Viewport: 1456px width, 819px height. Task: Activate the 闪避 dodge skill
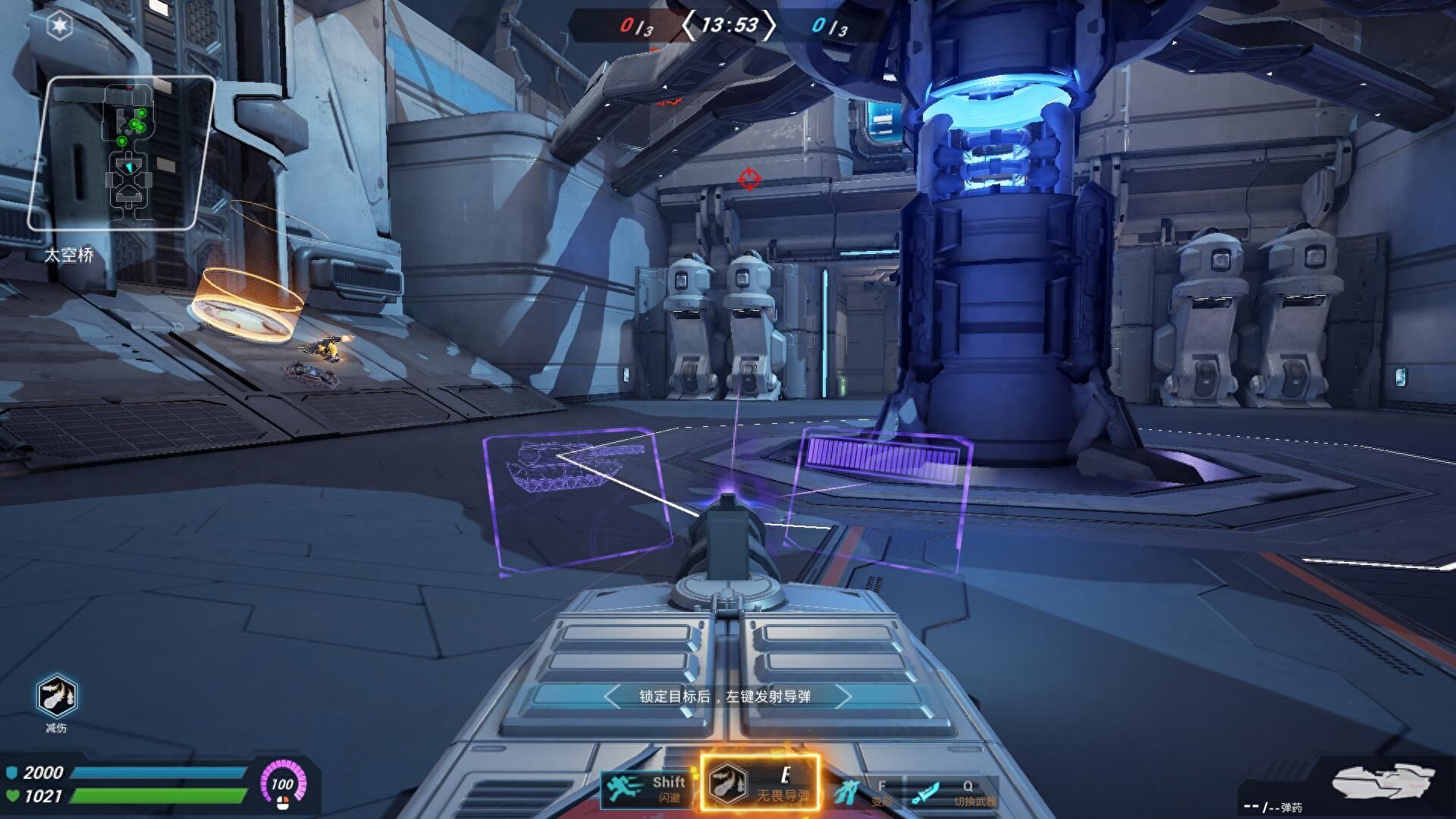[x=646, y=789]
